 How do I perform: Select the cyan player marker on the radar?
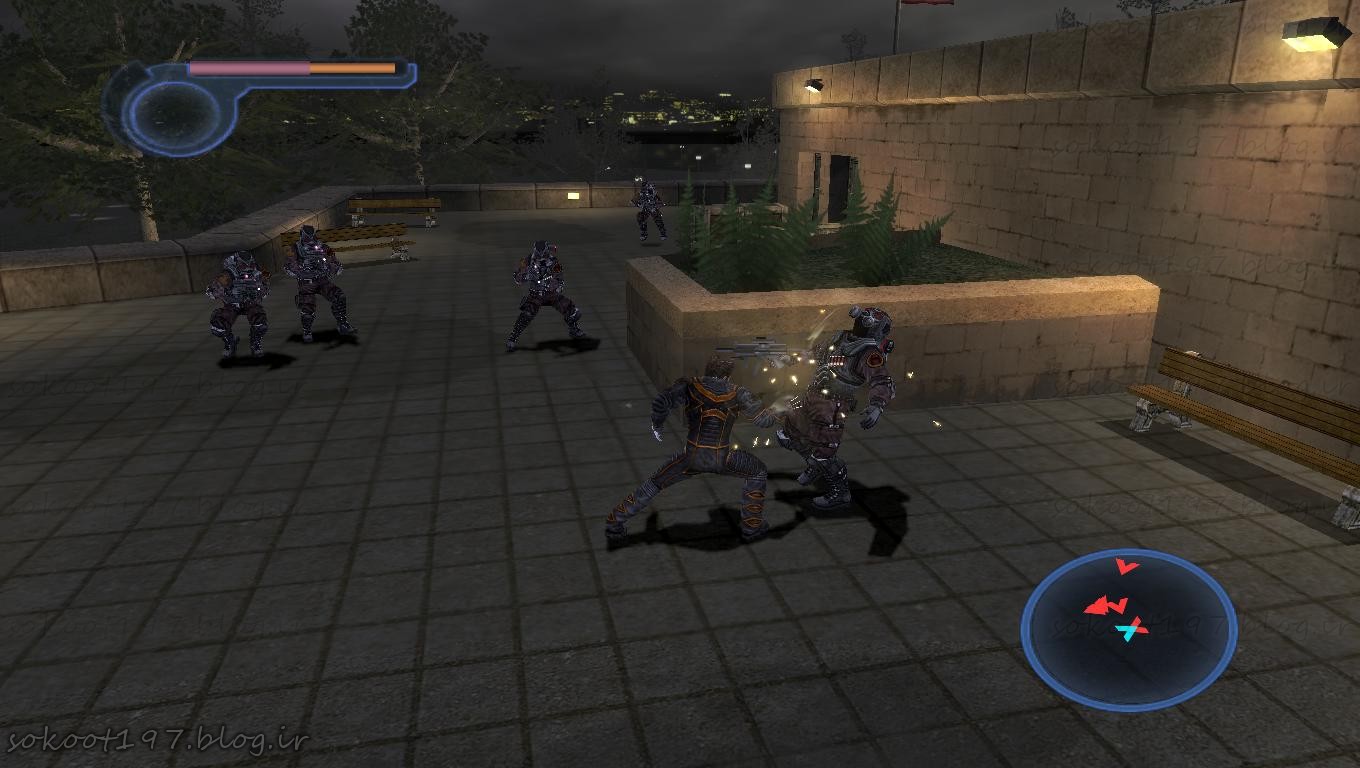tap(1131, 630)
